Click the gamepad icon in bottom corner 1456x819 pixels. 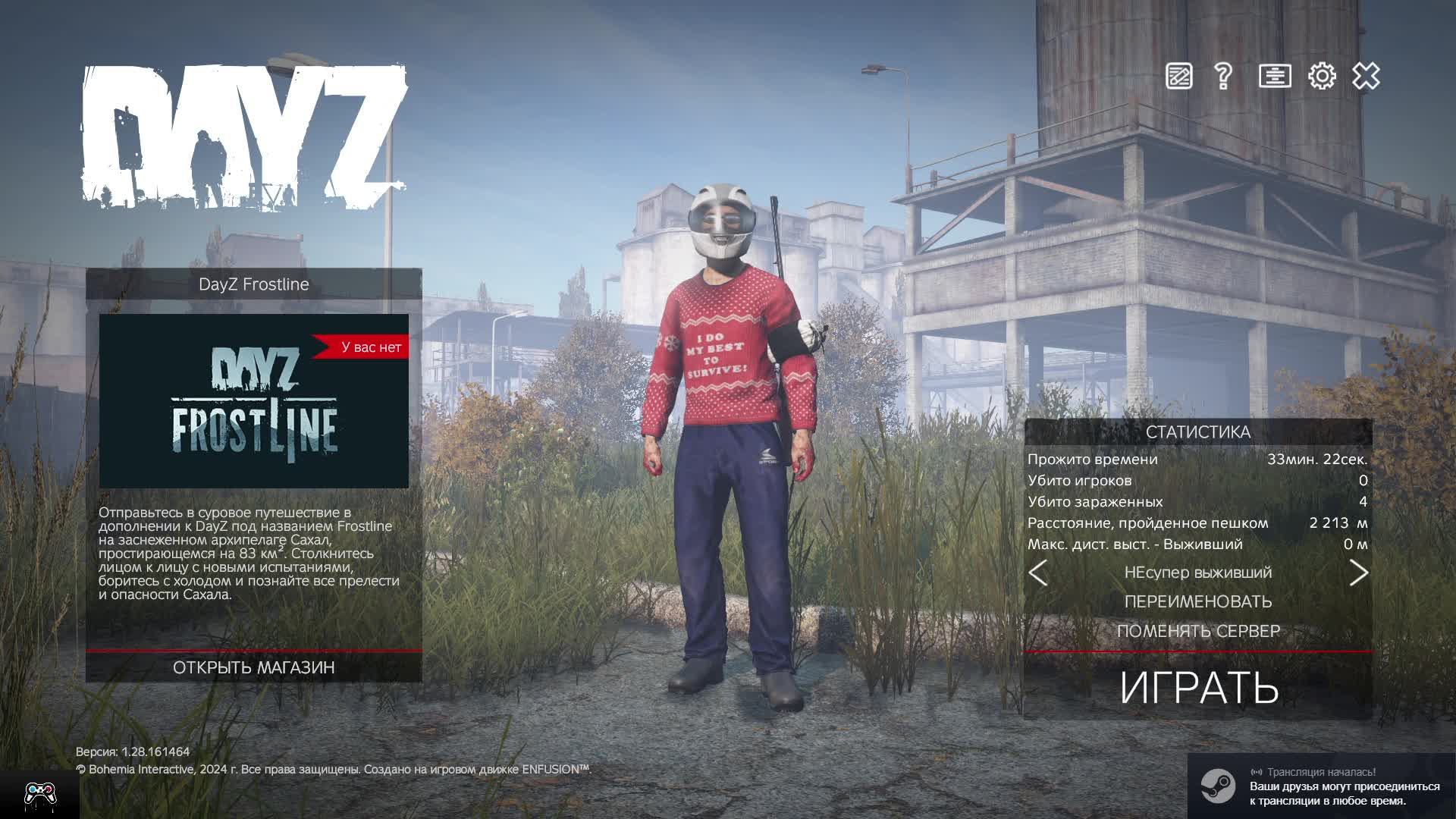pyautogui.click(x=39, y=794)
